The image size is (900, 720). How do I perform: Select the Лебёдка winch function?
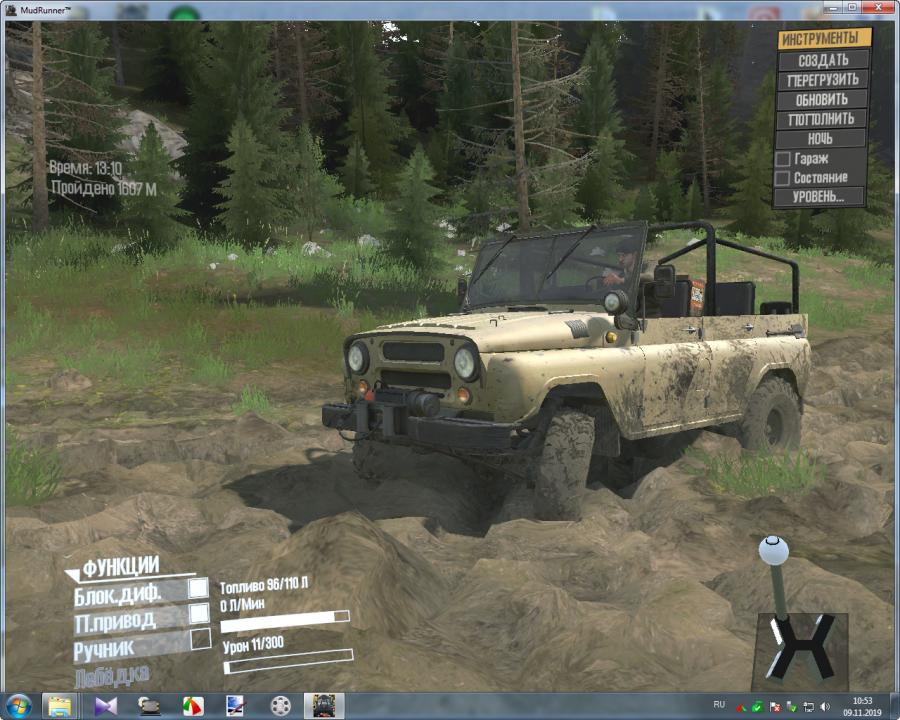click(112, 677)
